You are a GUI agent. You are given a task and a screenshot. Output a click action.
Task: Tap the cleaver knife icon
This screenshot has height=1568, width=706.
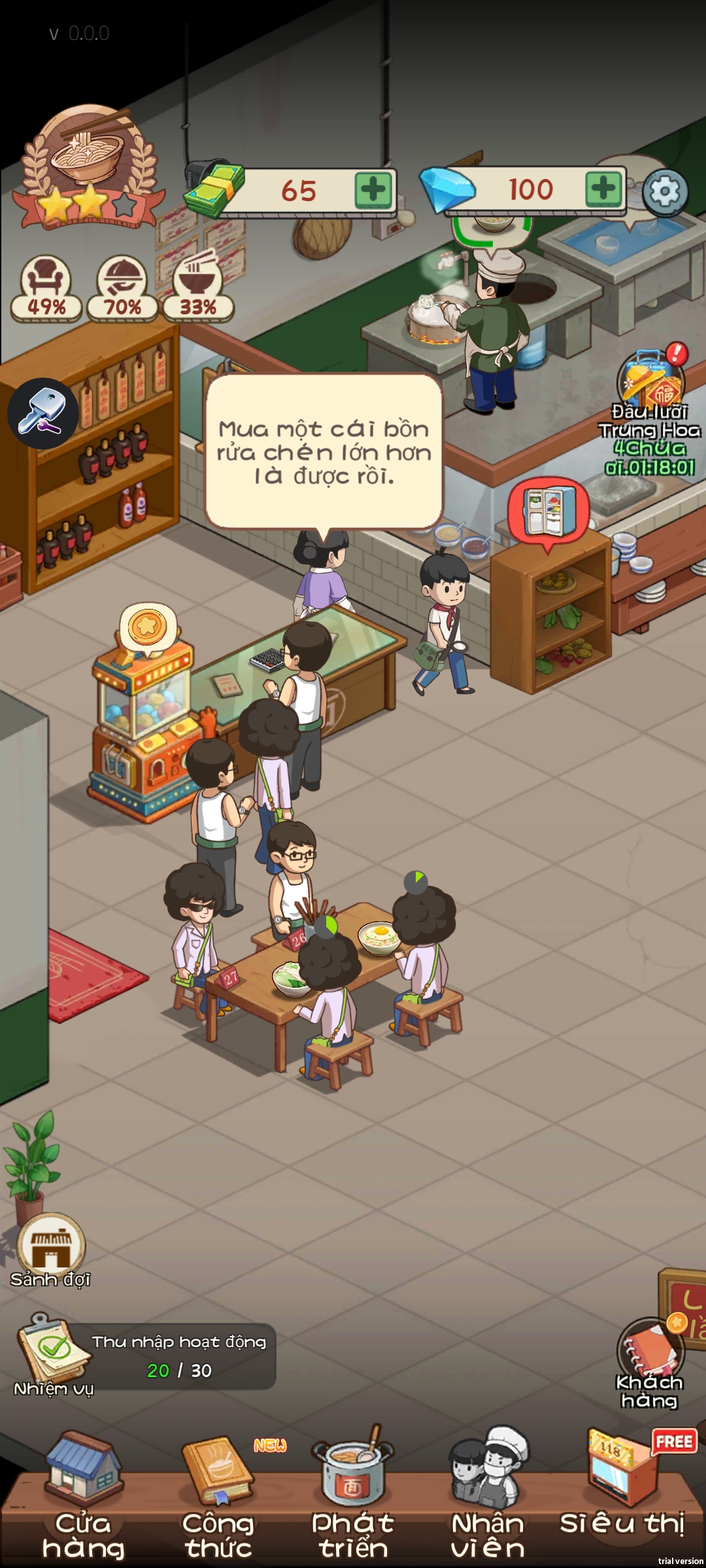[x=43, y=414]
